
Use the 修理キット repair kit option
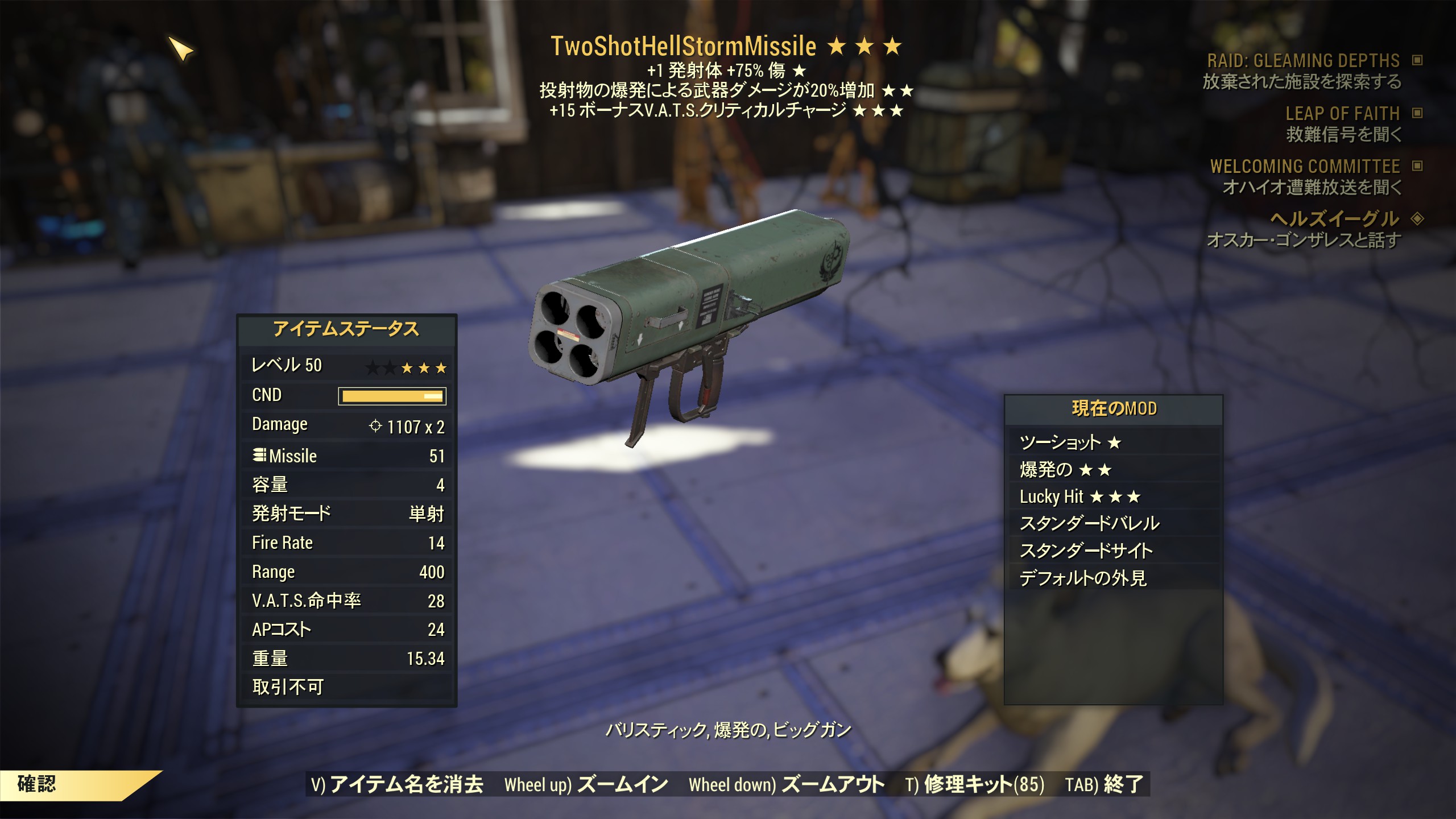tap(975, 785)
